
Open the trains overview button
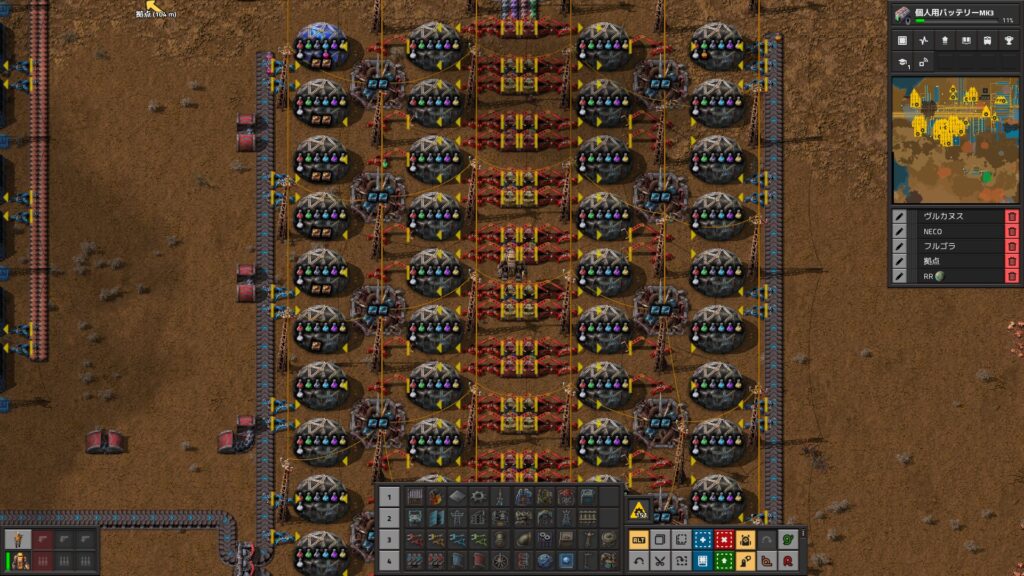(x=988, y=41)
